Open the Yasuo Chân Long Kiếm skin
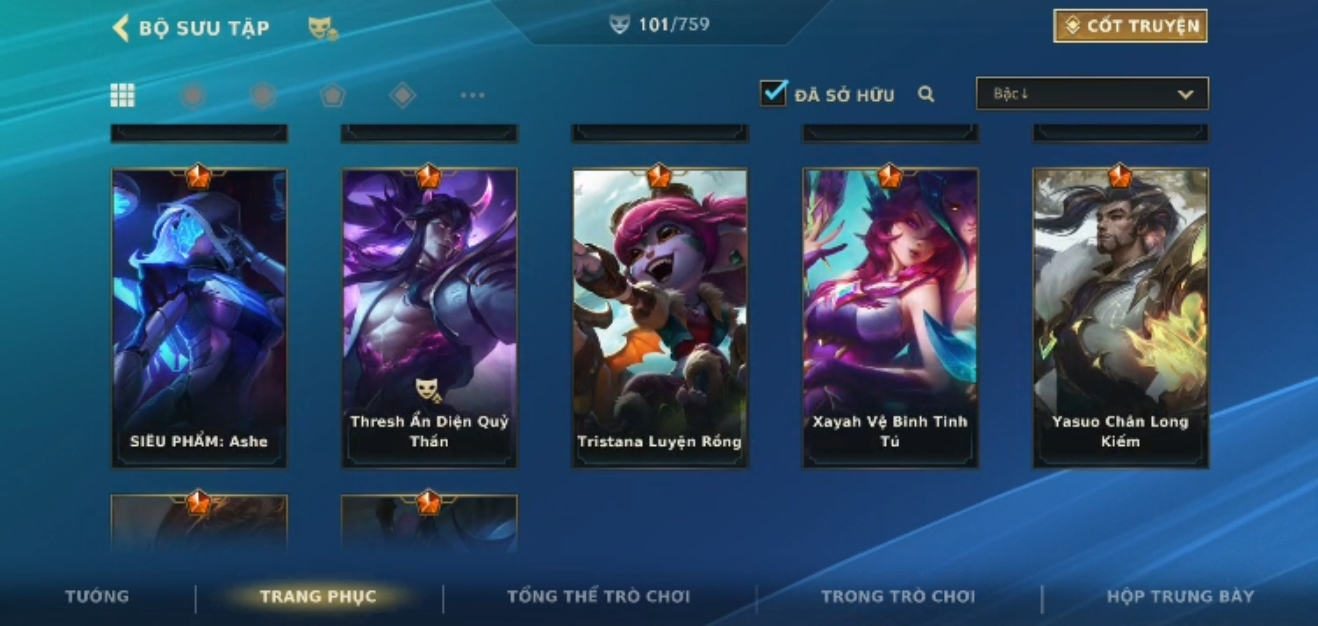1318x626 pixels. 1120,317
